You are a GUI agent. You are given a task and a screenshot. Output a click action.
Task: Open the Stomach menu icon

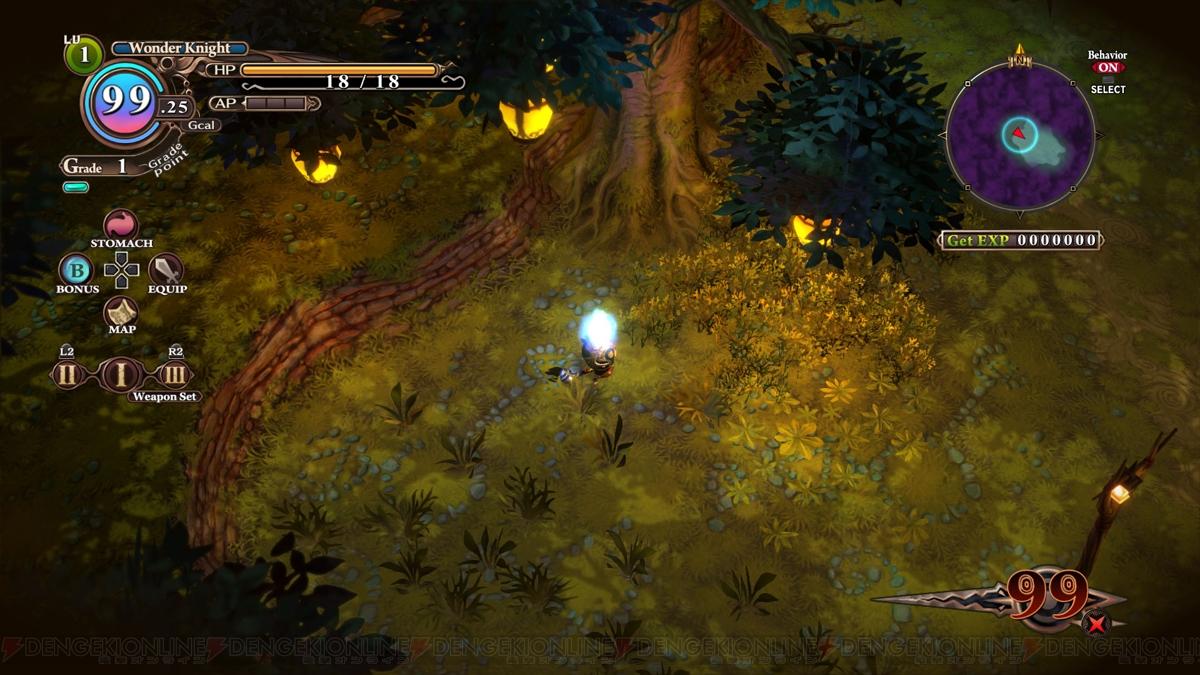(121, 224)
